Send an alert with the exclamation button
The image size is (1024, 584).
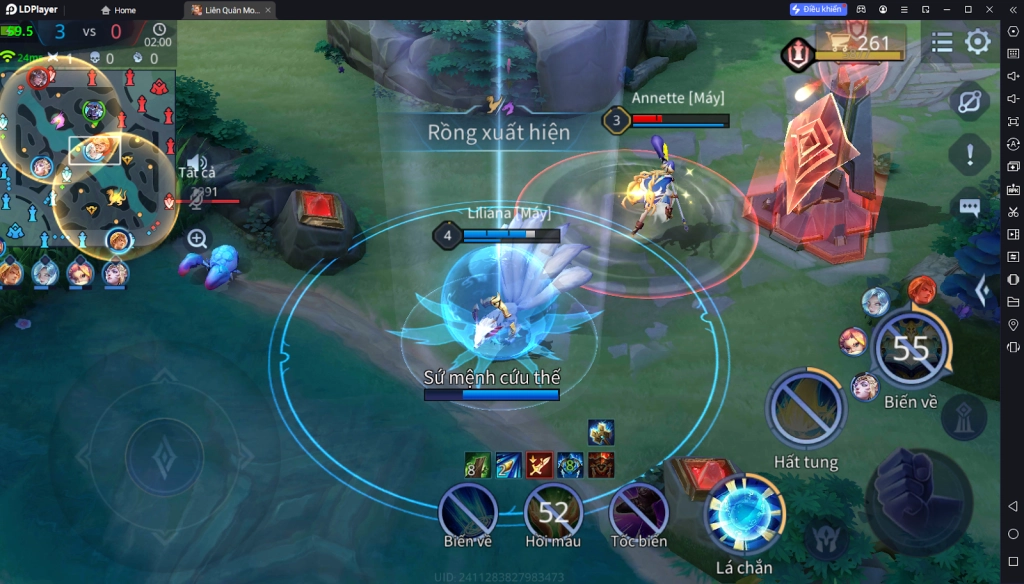(x=969, y=155)
